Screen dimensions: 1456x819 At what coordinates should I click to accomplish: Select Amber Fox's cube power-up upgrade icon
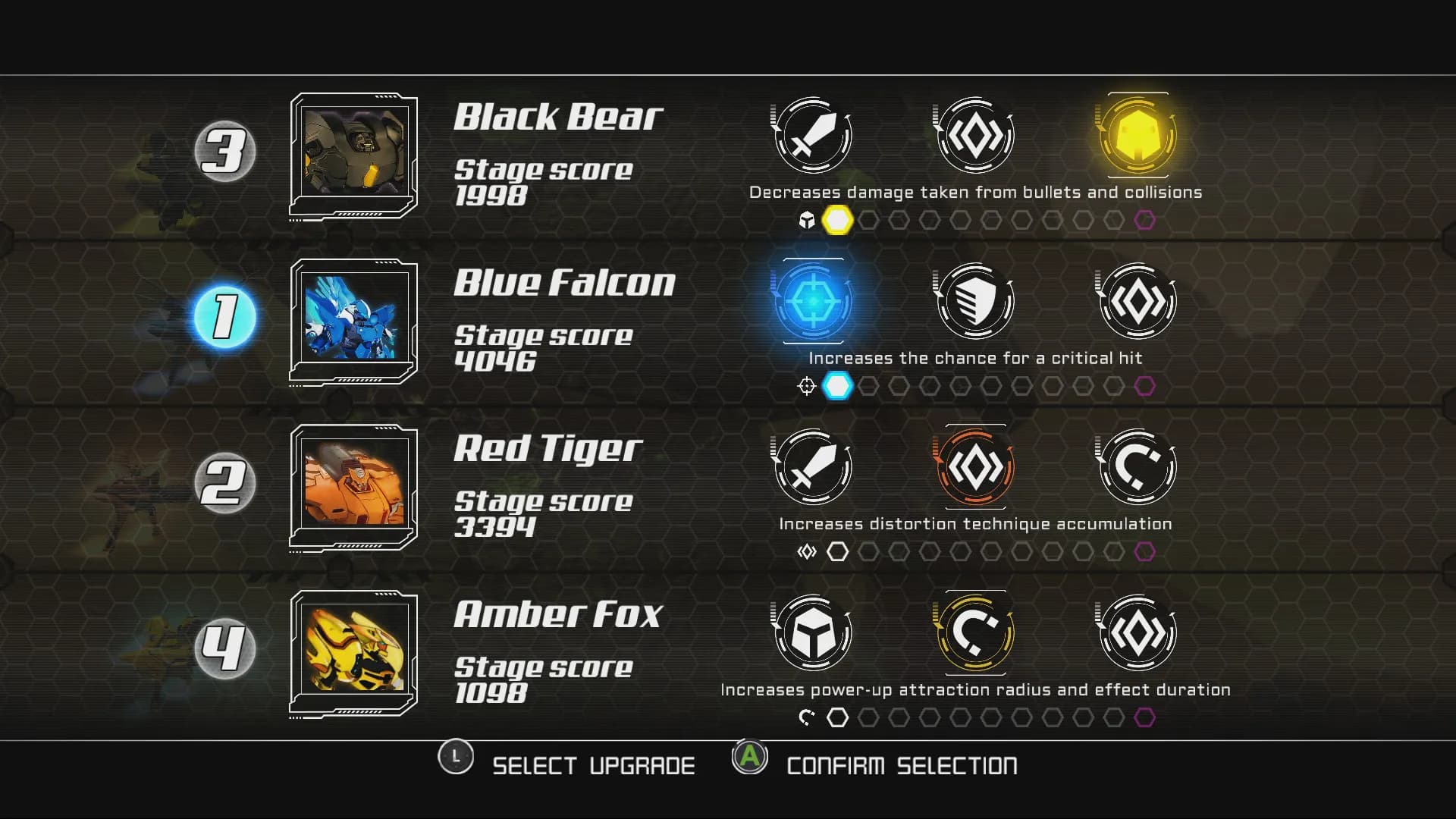tap(811, 634)
